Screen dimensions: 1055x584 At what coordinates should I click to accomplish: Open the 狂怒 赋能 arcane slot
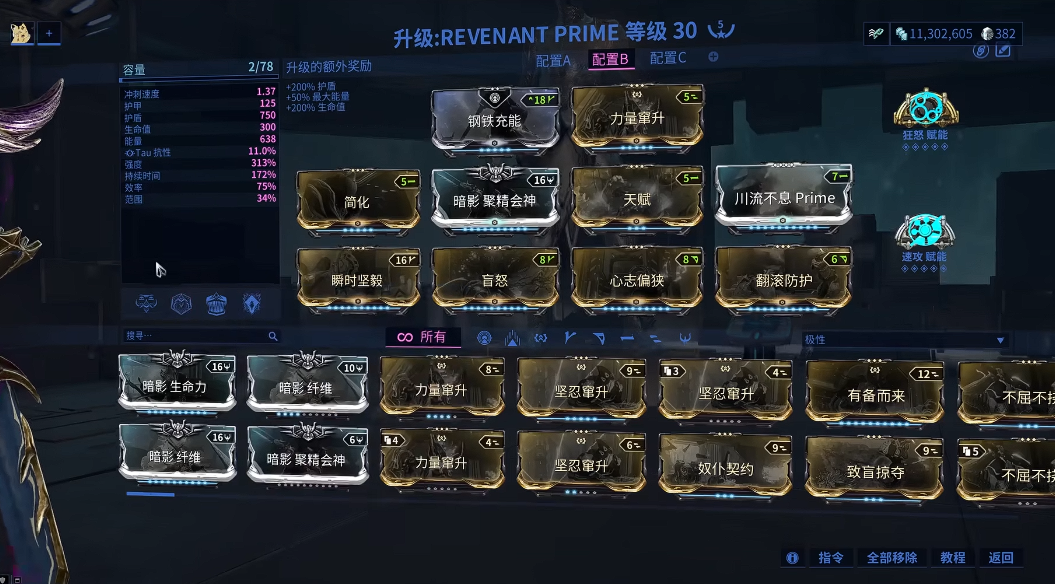click(x=925, y=112)
